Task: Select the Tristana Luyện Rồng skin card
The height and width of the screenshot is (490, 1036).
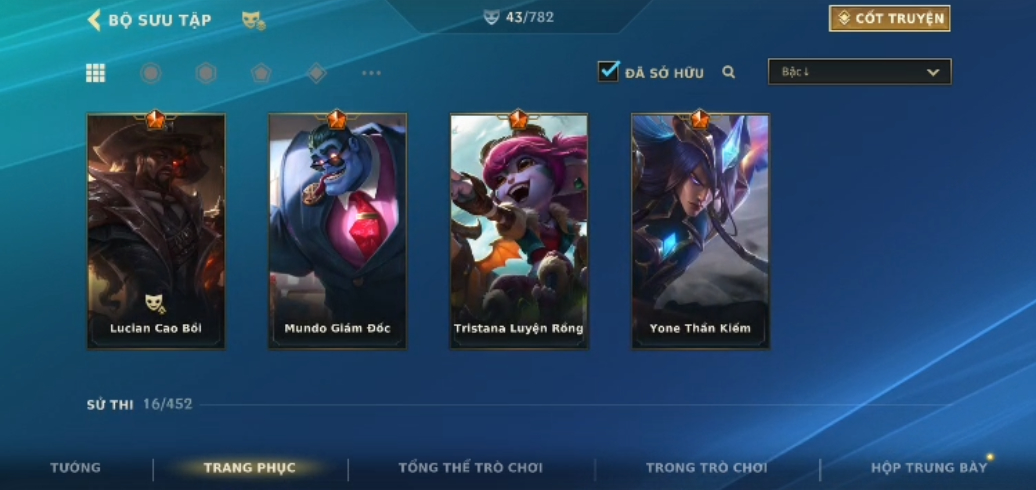Action: tap(519, 231)
